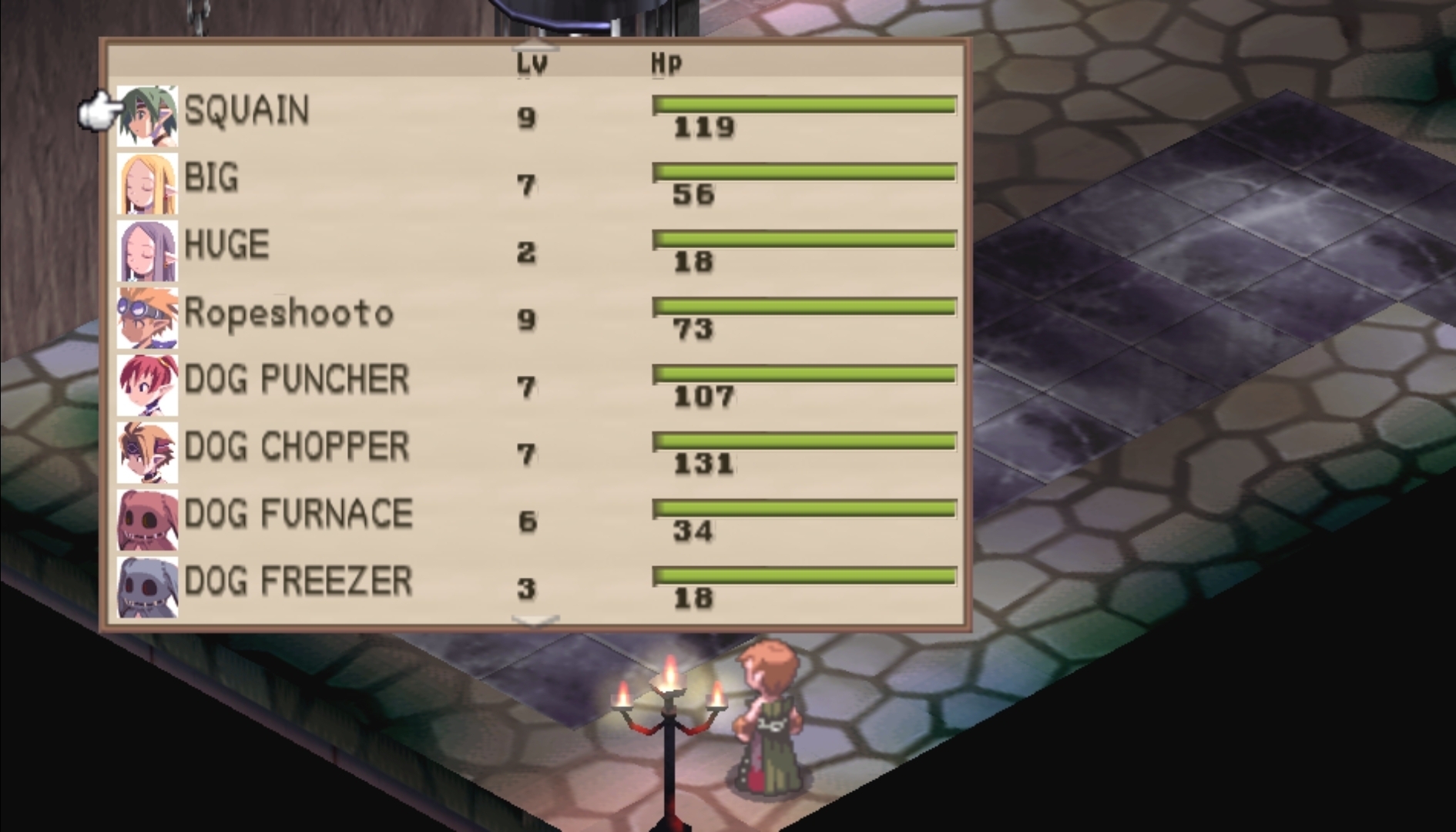Select SQUAIN from the character list
This screenshot has width=1456, height=832.
point(247,110)
